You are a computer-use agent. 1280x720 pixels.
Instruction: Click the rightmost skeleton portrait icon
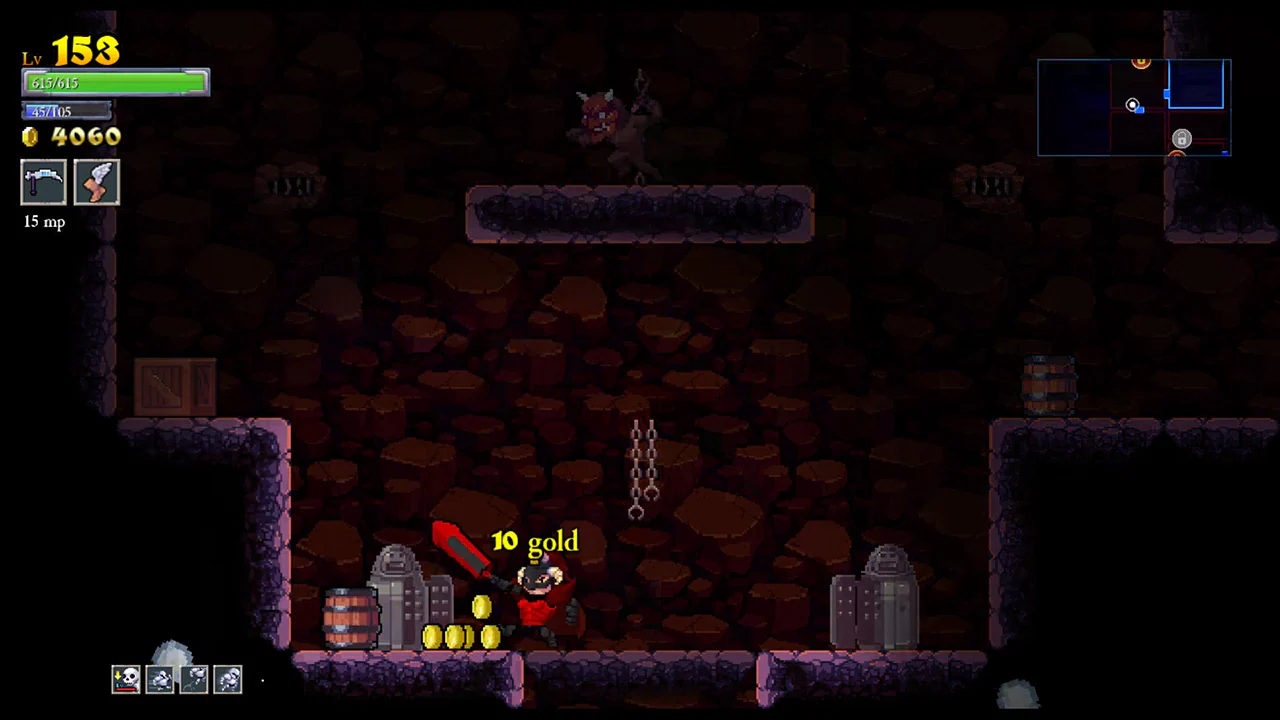click(227, 678)
